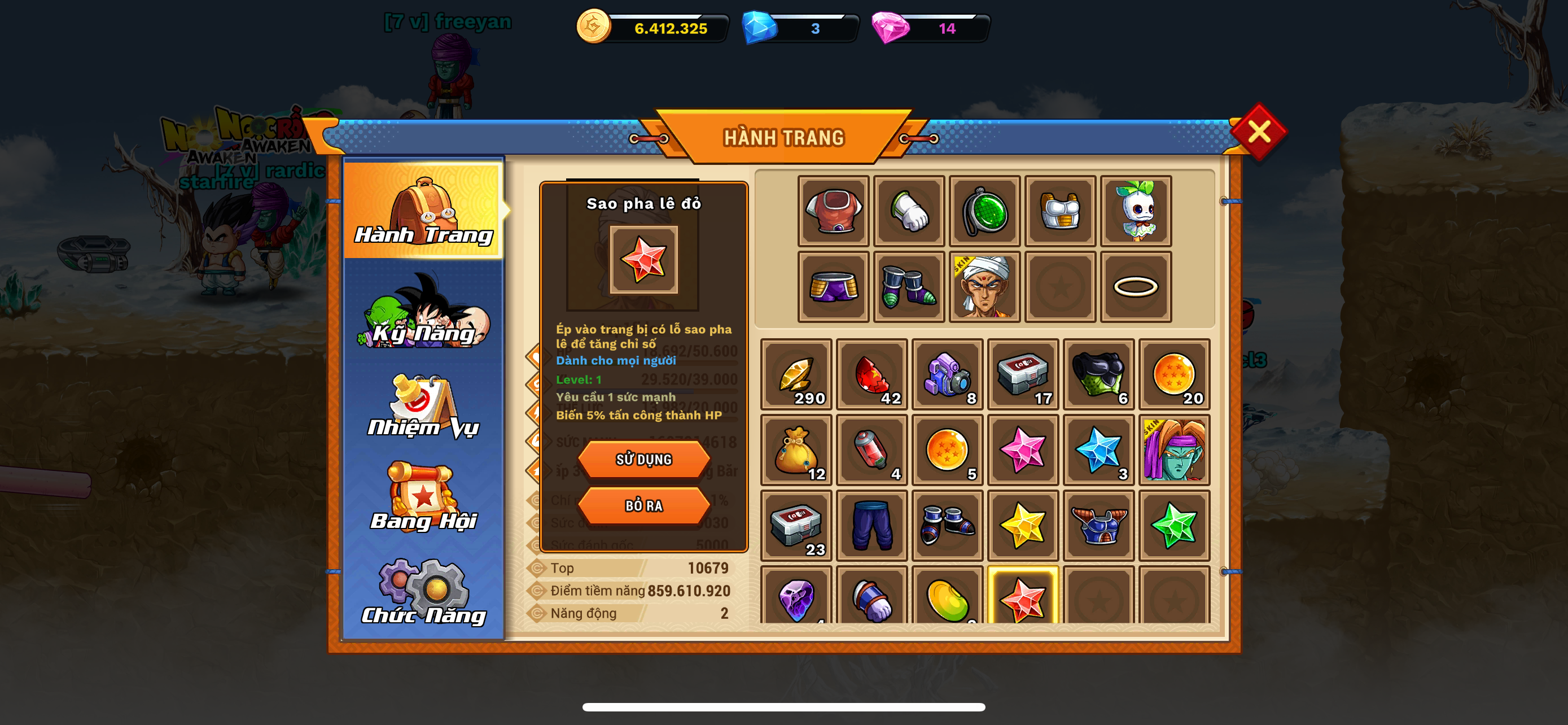Select the dragon ball stack of 20
Image resolution: width=1568 pixels, height=725 pixels.
(x=1173, y=374)
